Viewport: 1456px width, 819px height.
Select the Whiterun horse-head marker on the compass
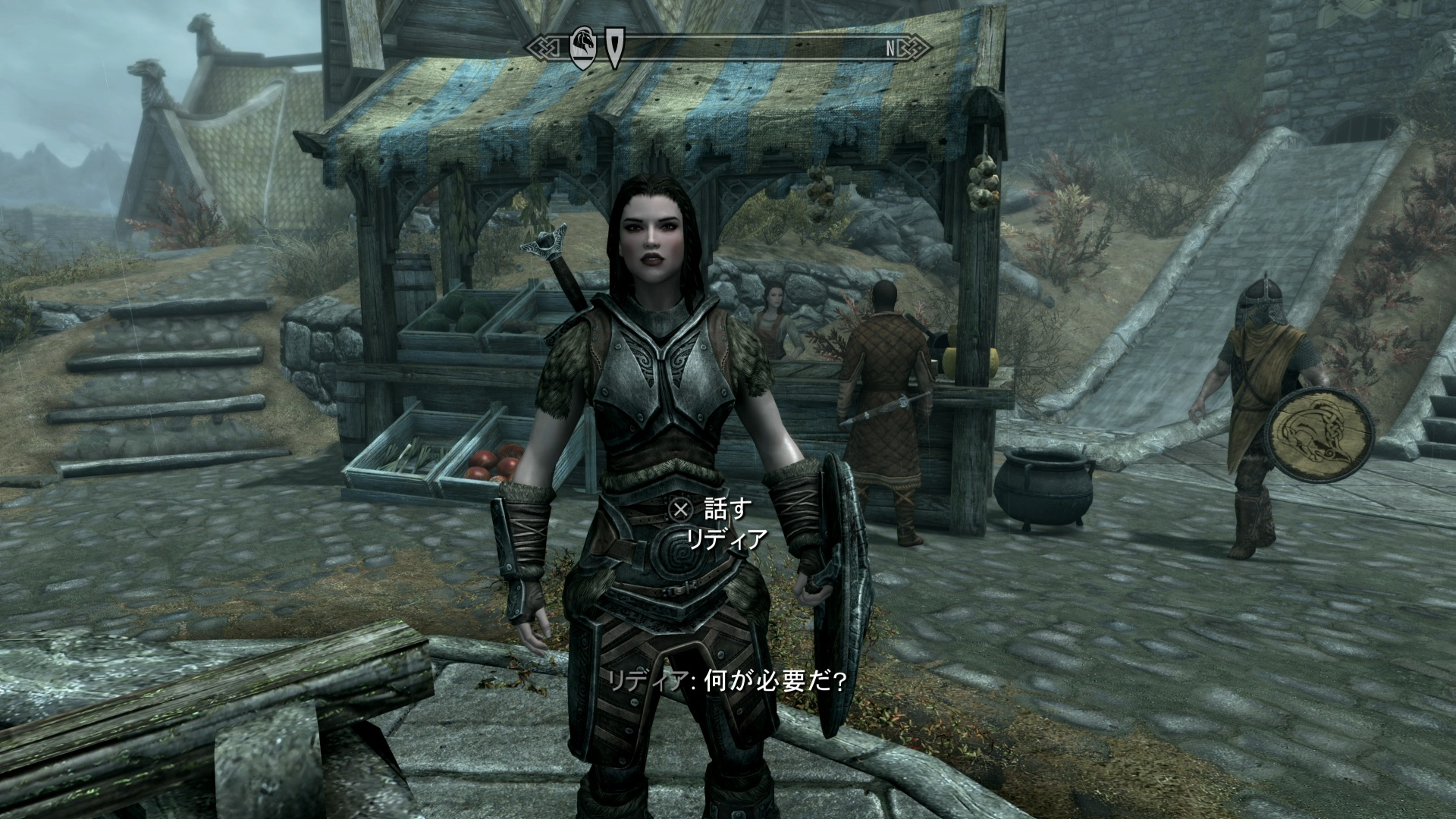click(582, 49)
